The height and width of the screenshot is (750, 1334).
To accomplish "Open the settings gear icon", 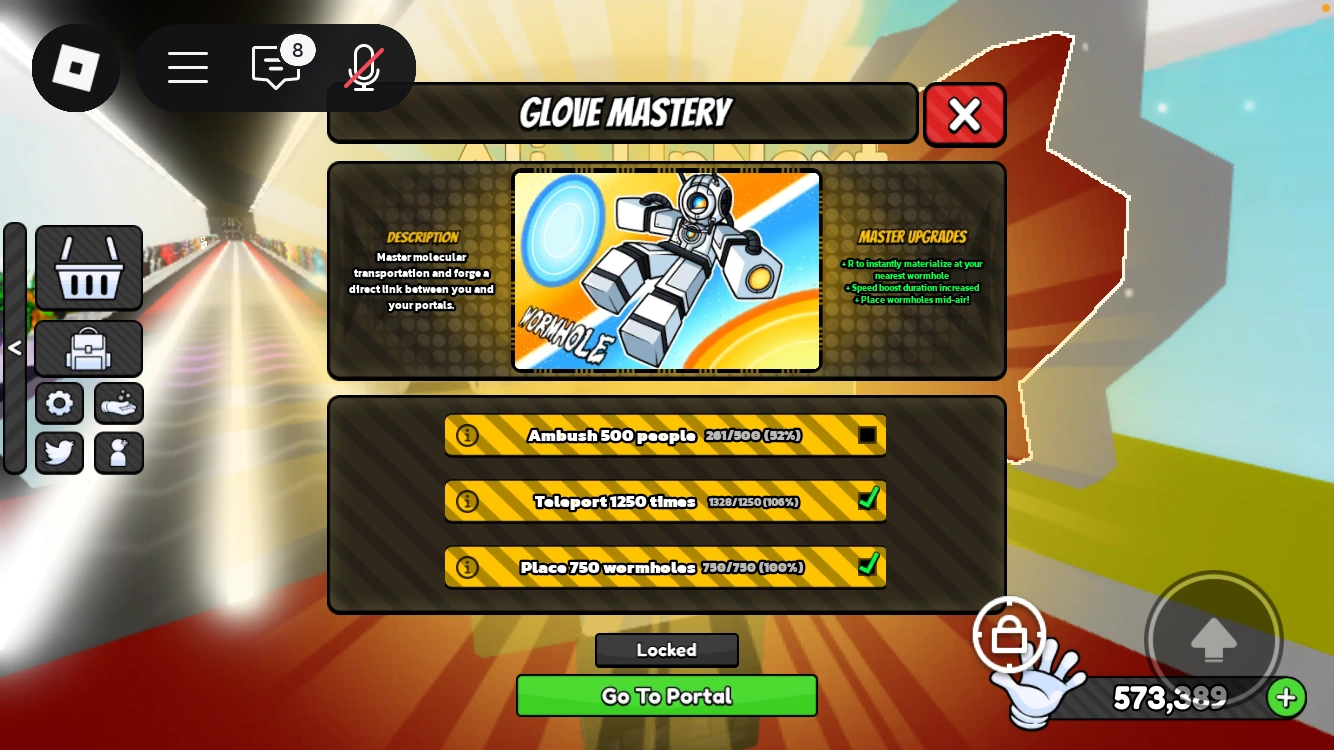I will click(59, 404).
